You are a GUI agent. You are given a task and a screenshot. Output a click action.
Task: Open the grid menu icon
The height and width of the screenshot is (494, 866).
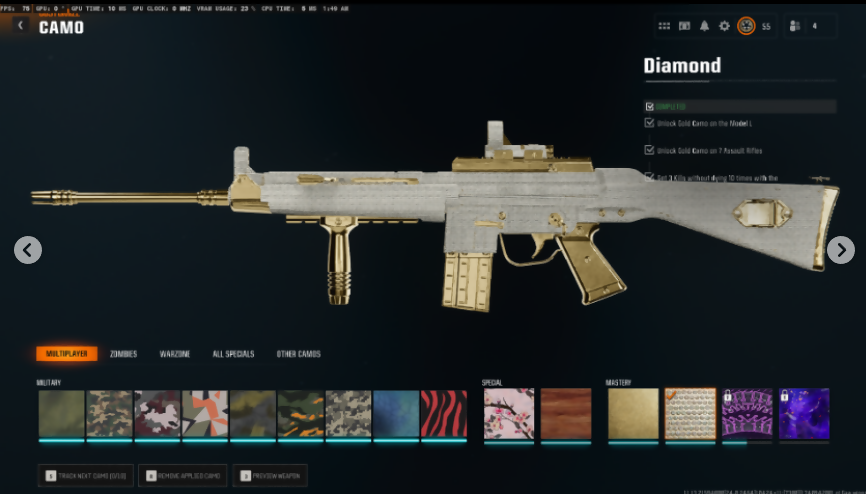click(665, 26)
